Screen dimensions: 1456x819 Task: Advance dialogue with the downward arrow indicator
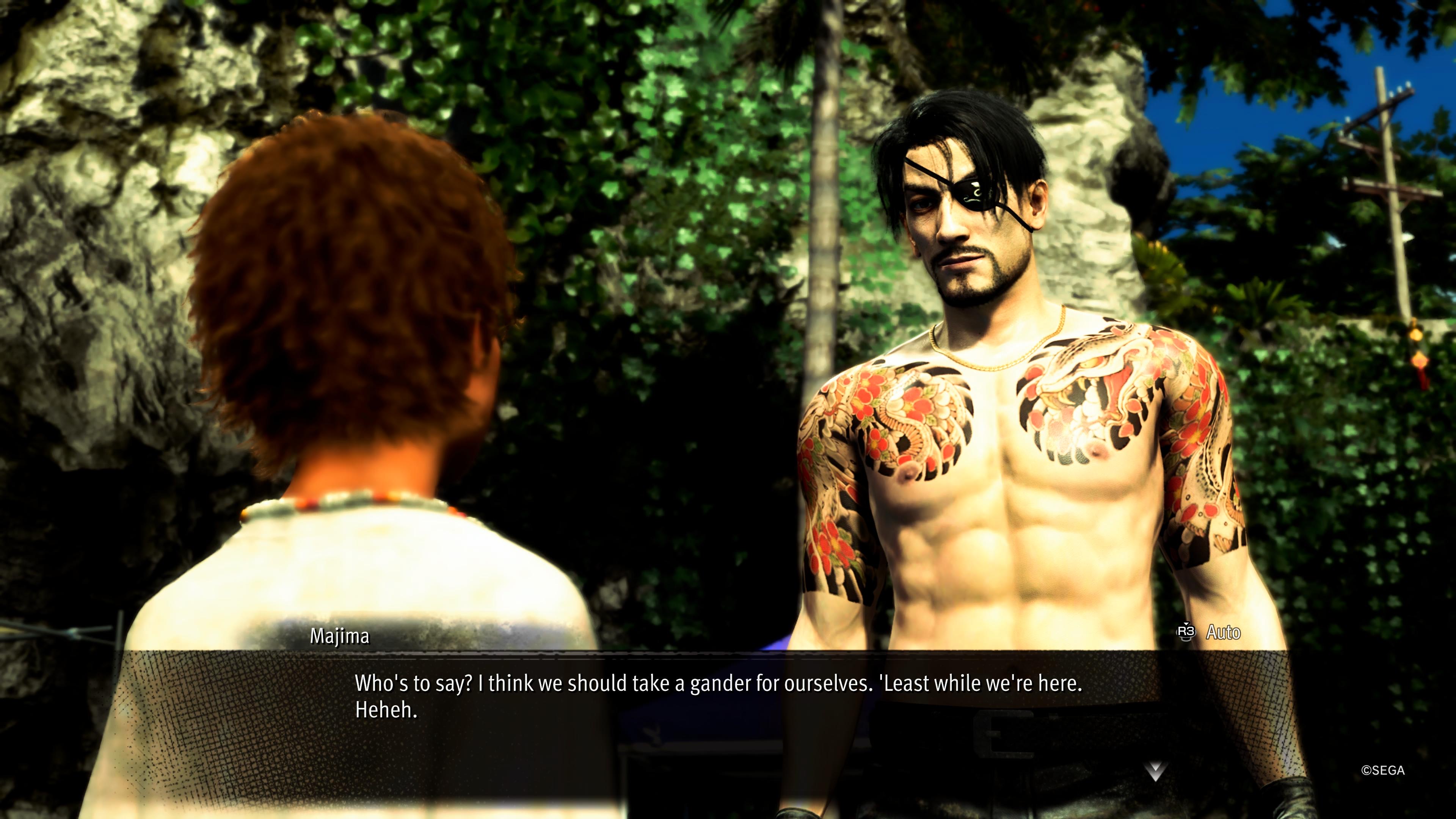pyautogui.click(x=1155, y=770)
